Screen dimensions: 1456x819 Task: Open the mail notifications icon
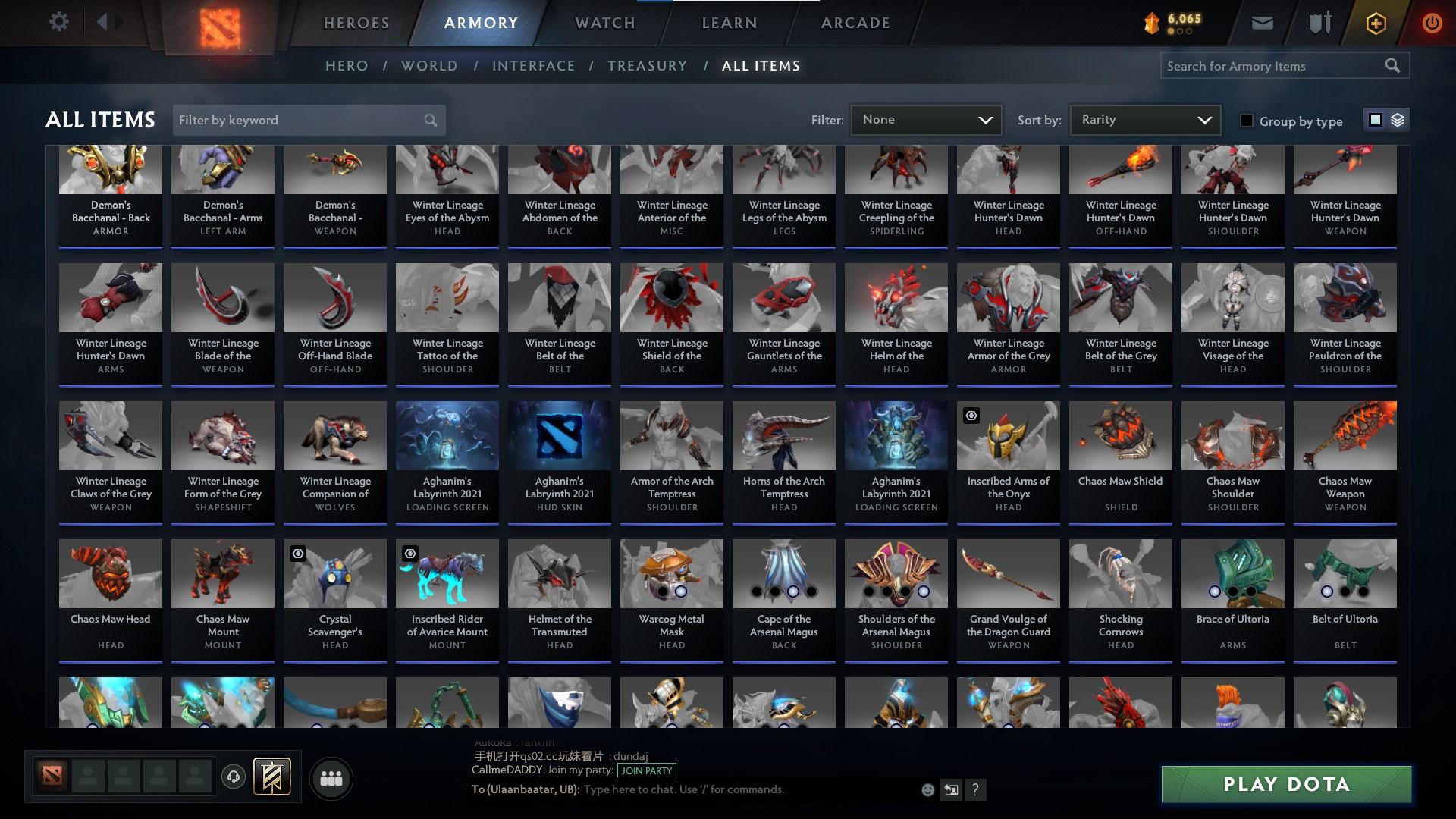click(1262, 22)
